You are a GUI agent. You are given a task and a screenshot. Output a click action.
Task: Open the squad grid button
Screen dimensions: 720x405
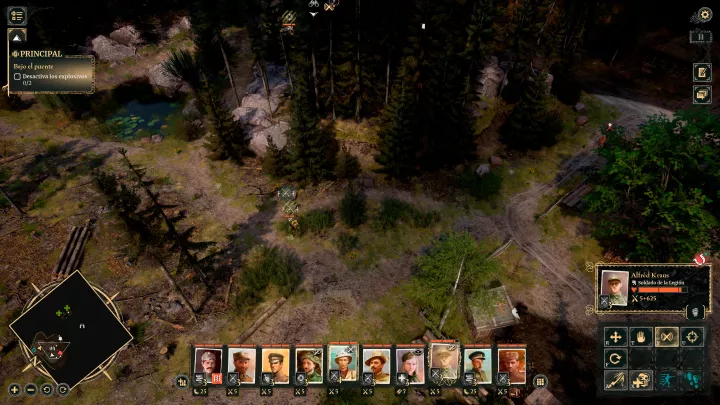click(x=540, y=381)
